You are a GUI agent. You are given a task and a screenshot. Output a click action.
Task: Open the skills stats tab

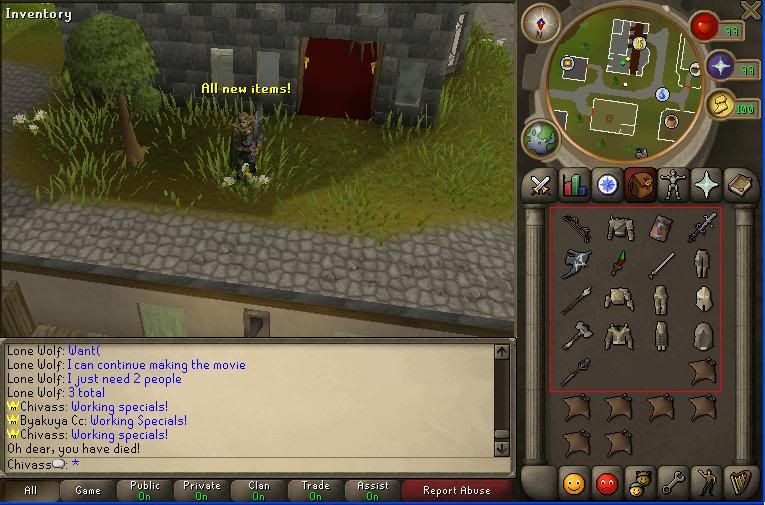[574, 185]
